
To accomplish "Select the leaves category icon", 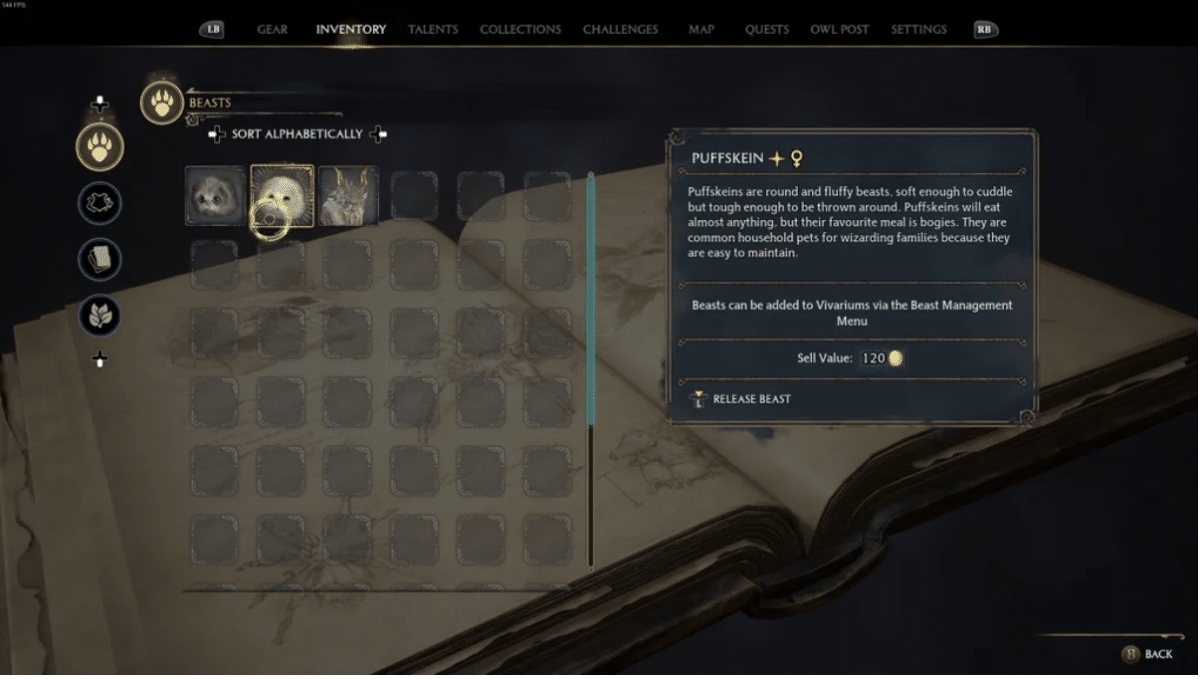I will point(100,316).
